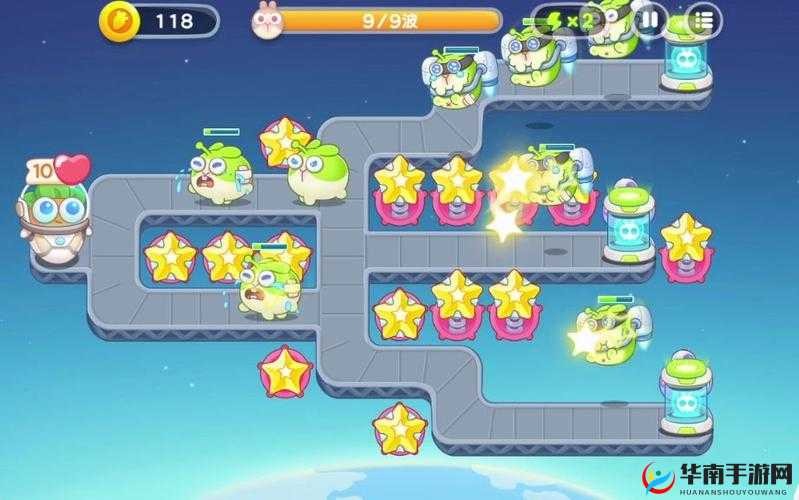Image resolution: width=799 pixels, height=500 pixels.
Task: Pause the game
Action: tap(650, 19)
